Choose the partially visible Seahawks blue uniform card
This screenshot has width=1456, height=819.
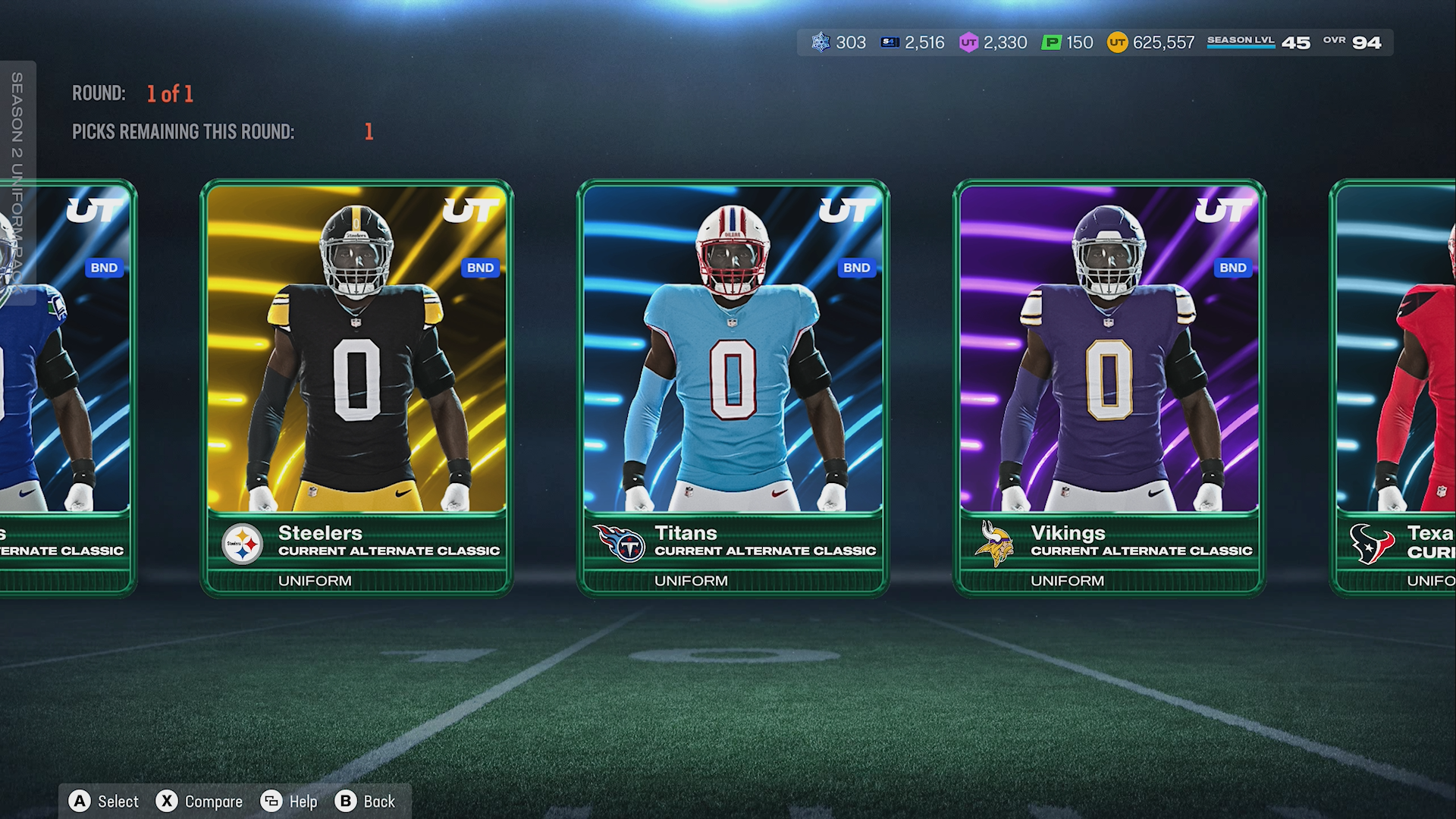(67, 387)
